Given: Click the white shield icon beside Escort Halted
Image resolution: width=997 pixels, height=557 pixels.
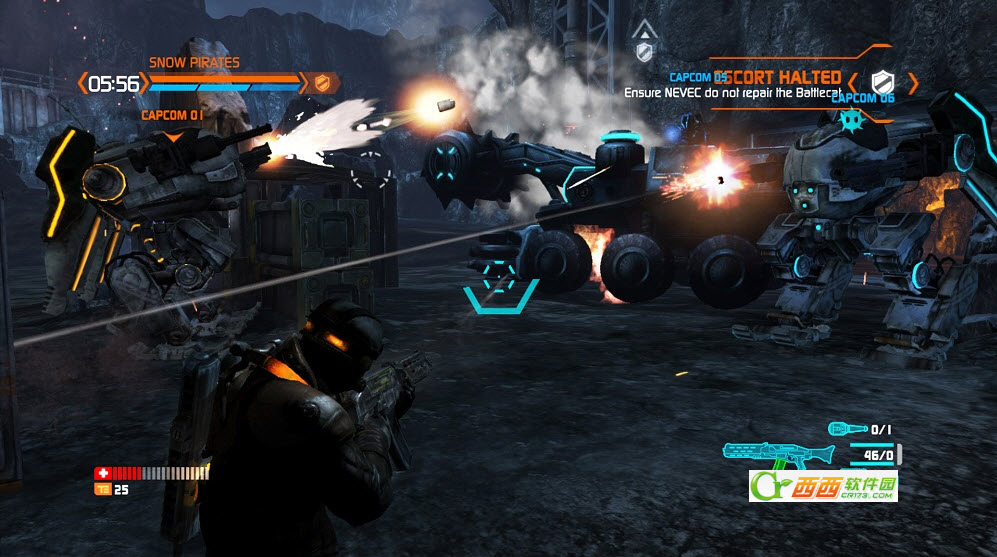Looking at the screenshot, I should (881, 82).
